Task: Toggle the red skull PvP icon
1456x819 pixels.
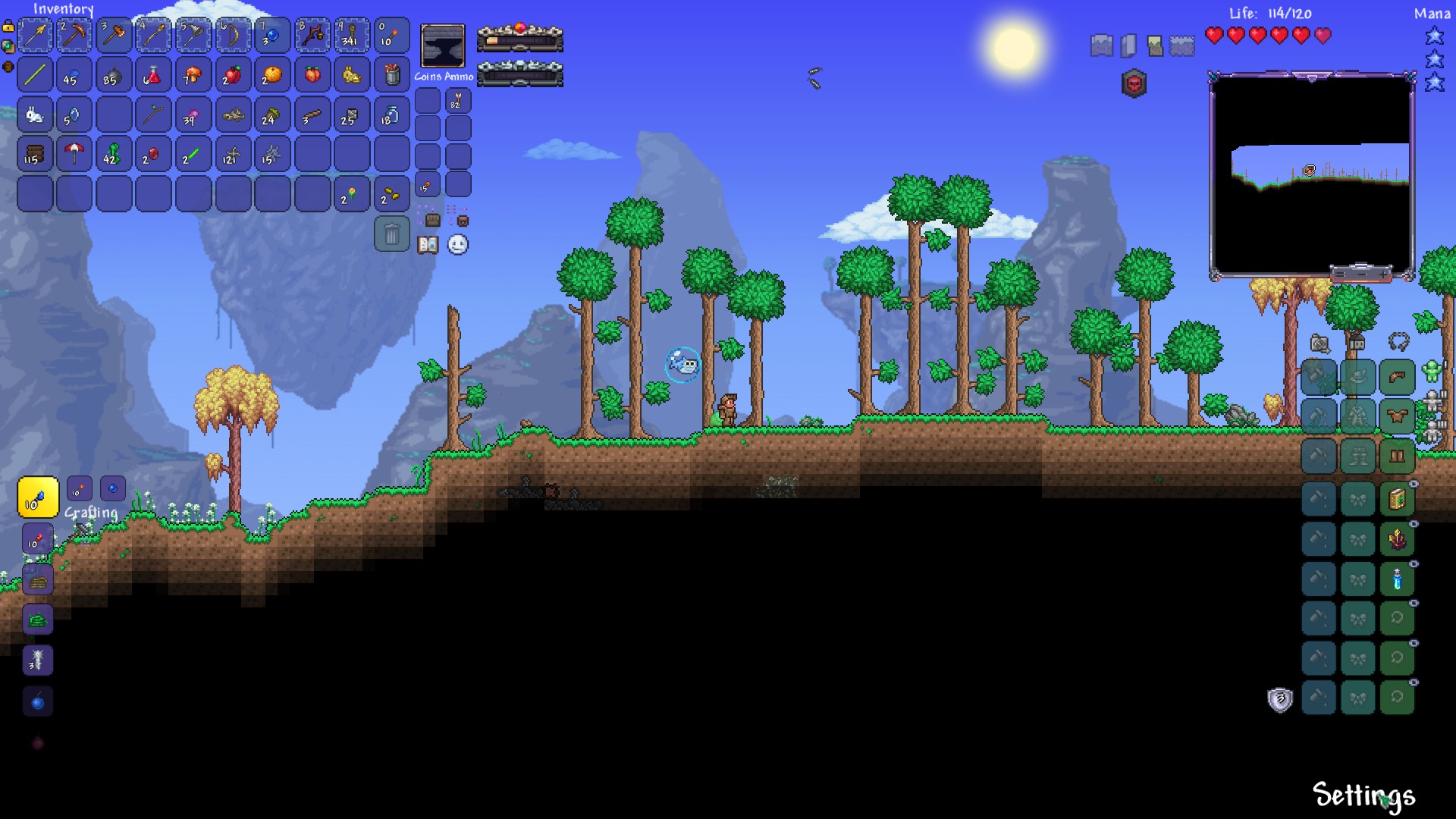Action: [x=1134, y=84]
